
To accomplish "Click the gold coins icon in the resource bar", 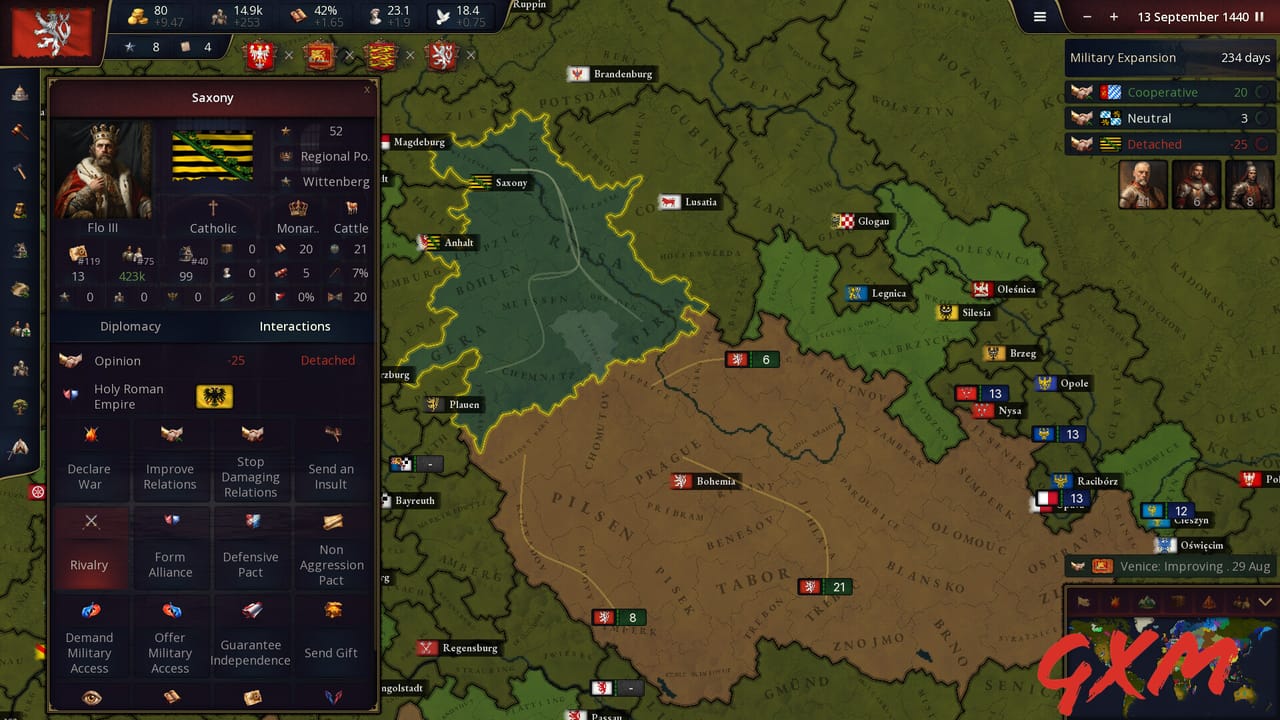I will [140, 17].
